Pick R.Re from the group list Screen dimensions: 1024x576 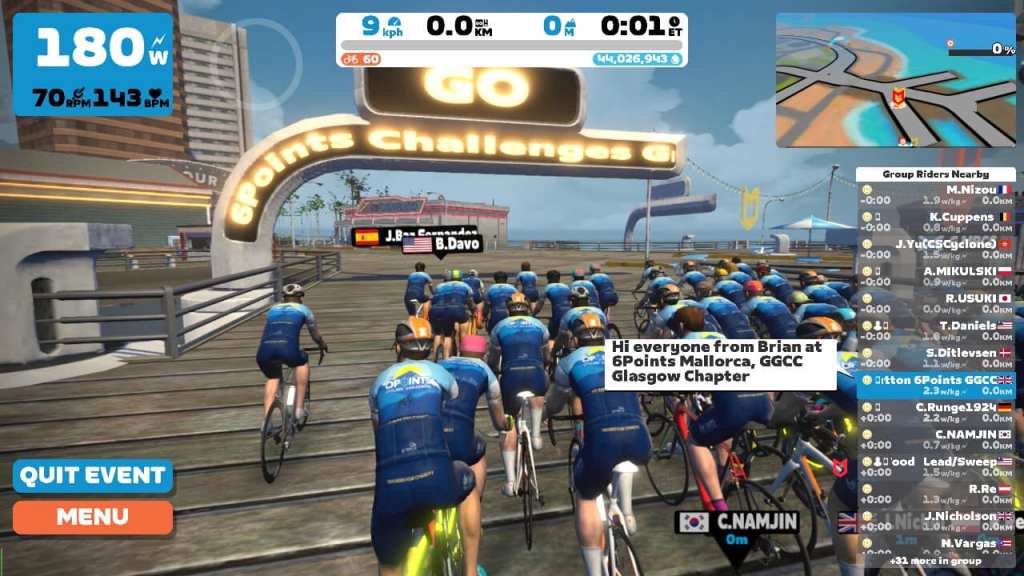(x=936, y=493)
